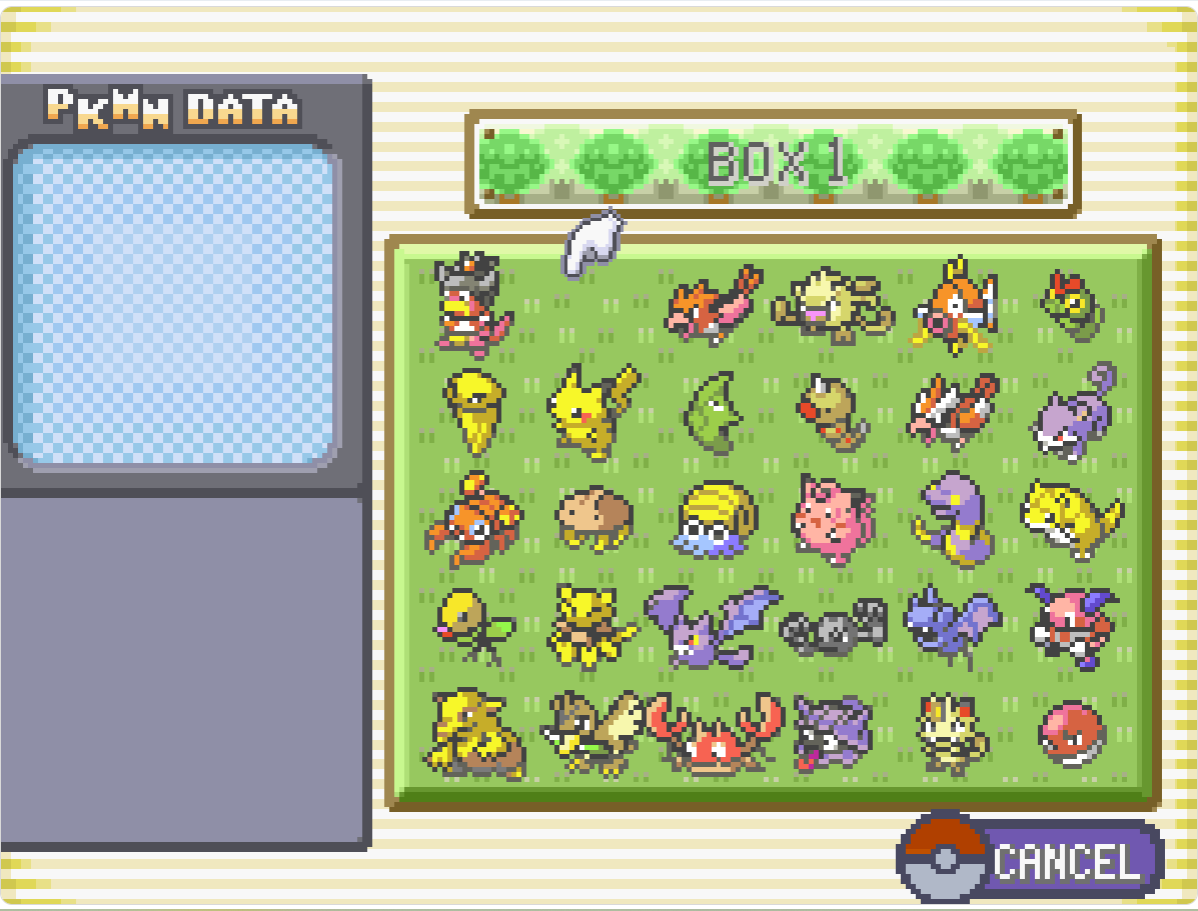Image resolution: width=1198 pixels, height=911 pixels.
Task: Select the Voltorb ball Pokémon
Action: point(1071,733)
